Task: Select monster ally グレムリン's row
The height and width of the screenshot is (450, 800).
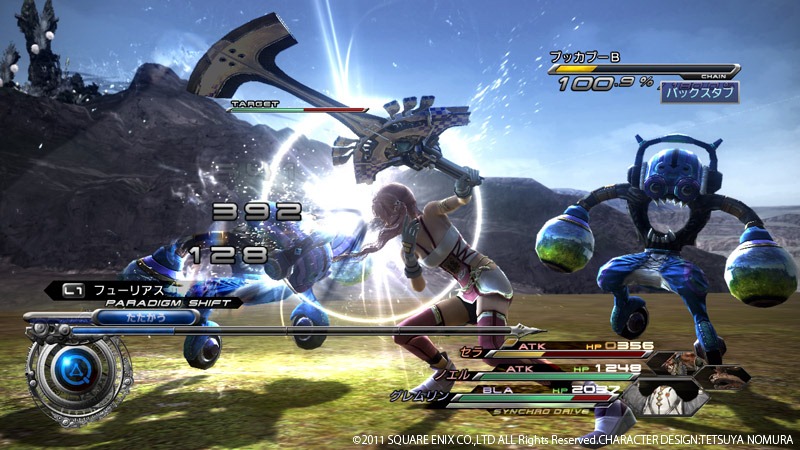Action: coord(530,392)
